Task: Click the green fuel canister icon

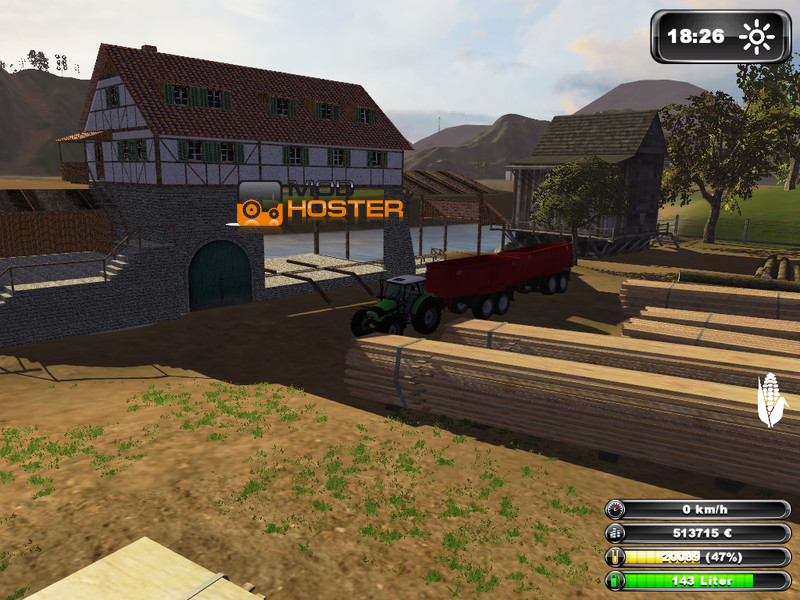Action: [616, 581]
